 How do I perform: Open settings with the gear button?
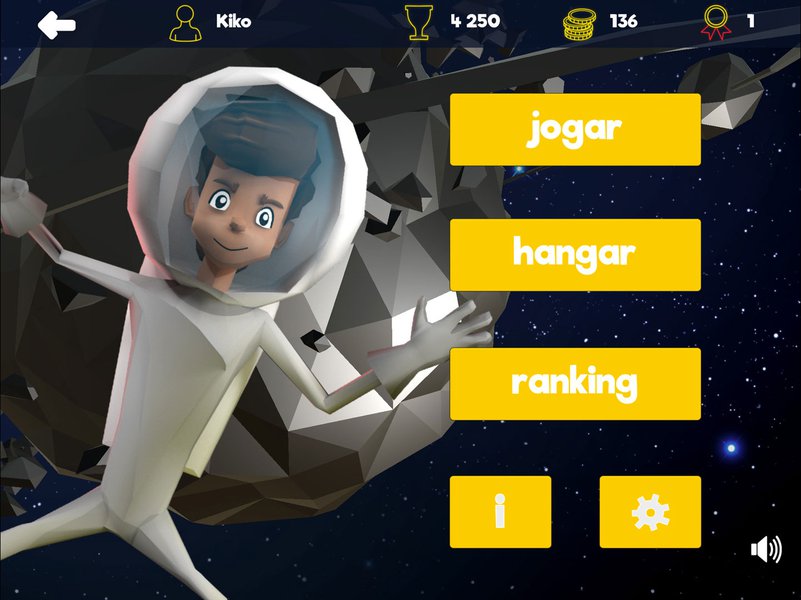coord(650,512)
